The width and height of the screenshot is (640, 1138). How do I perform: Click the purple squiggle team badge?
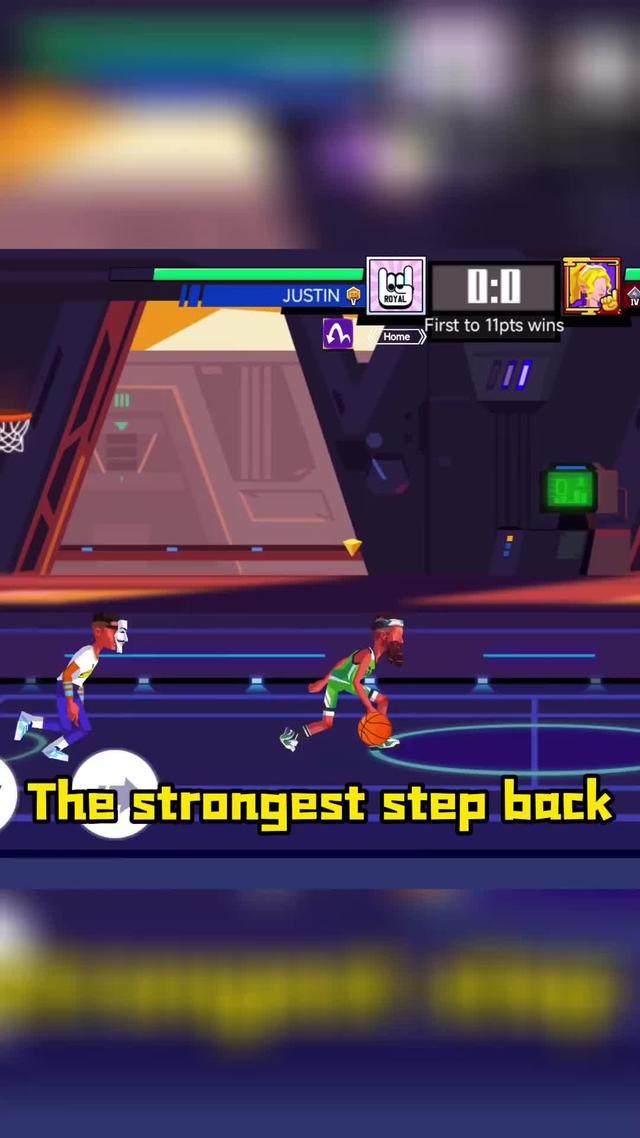[338, 333]
